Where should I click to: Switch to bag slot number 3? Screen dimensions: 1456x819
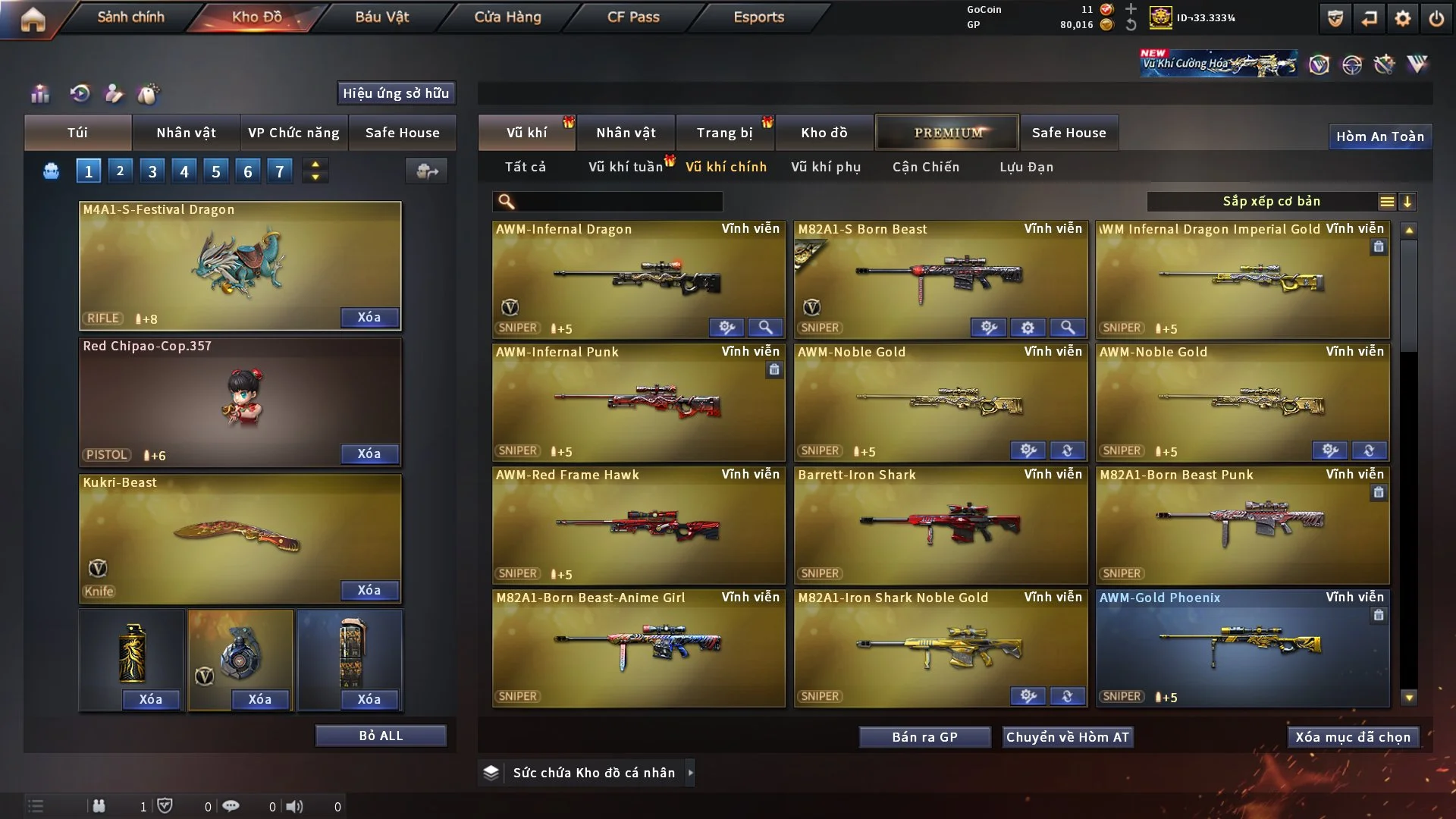pyautogui.click(x=152, y=171)
